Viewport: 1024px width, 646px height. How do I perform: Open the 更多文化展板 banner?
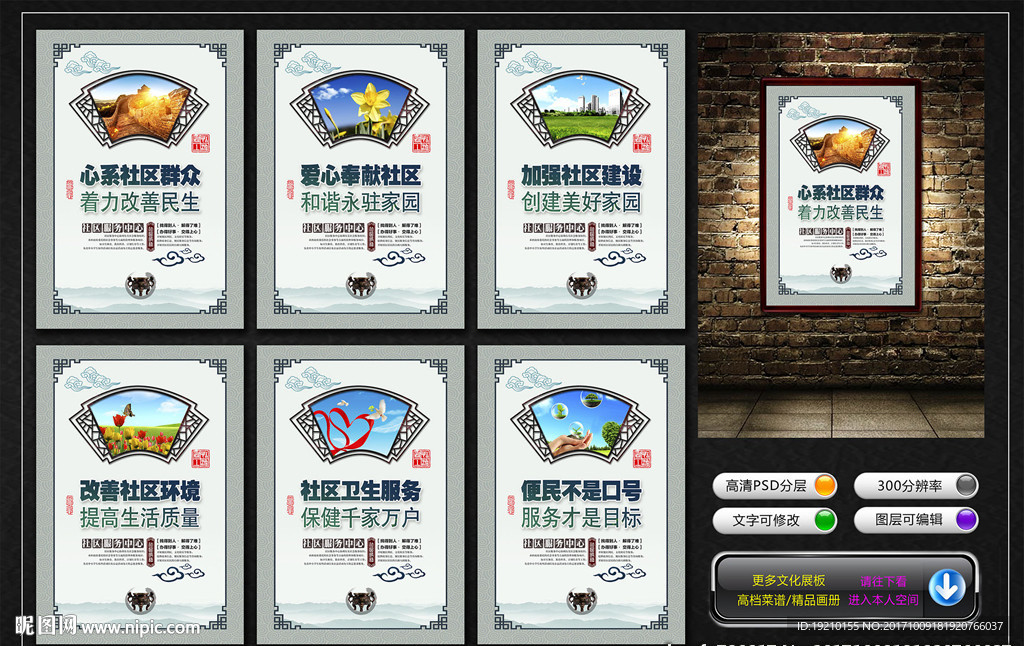(789, 581)
